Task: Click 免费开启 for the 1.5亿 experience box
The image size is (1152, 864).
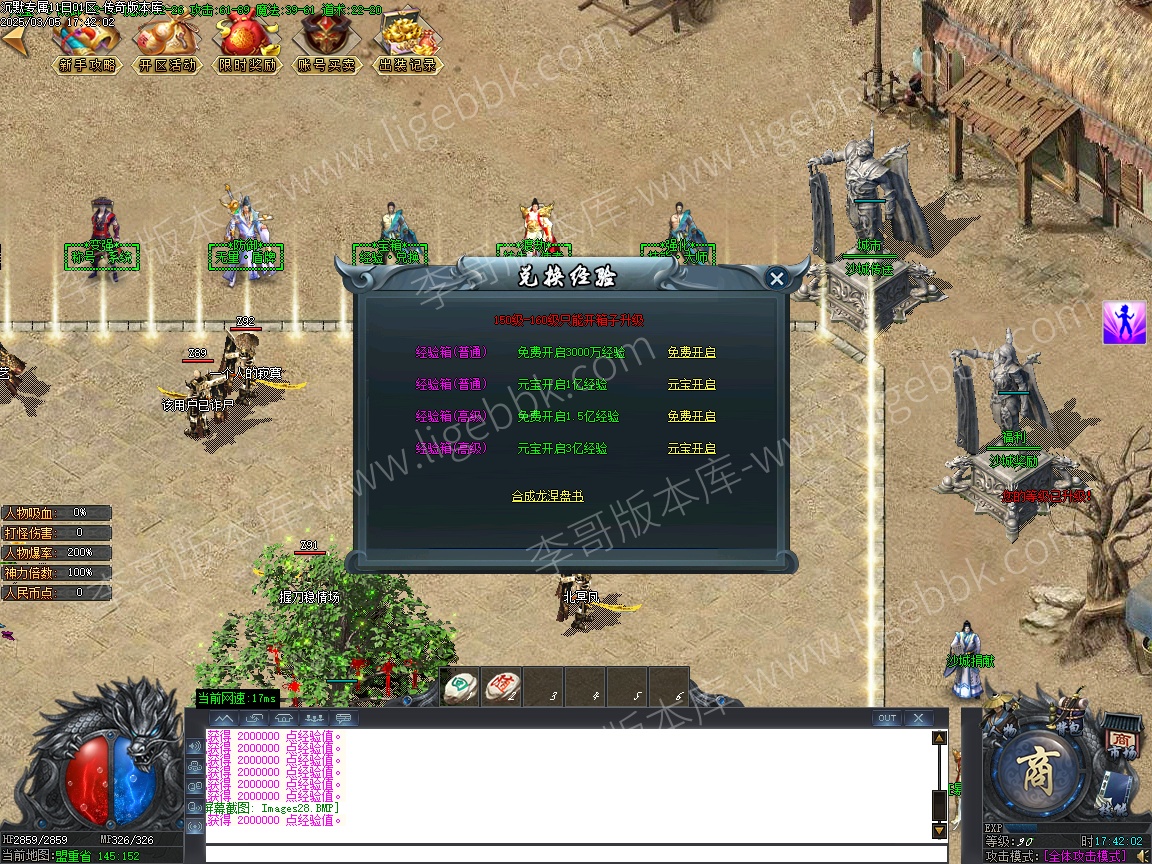Action: (x=691, y=417)
